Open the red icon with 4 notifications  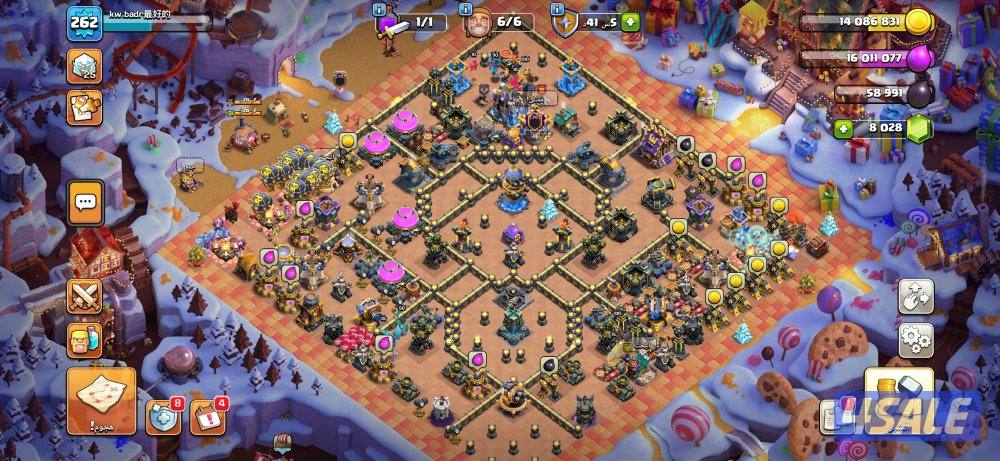[x=205, y=417]
